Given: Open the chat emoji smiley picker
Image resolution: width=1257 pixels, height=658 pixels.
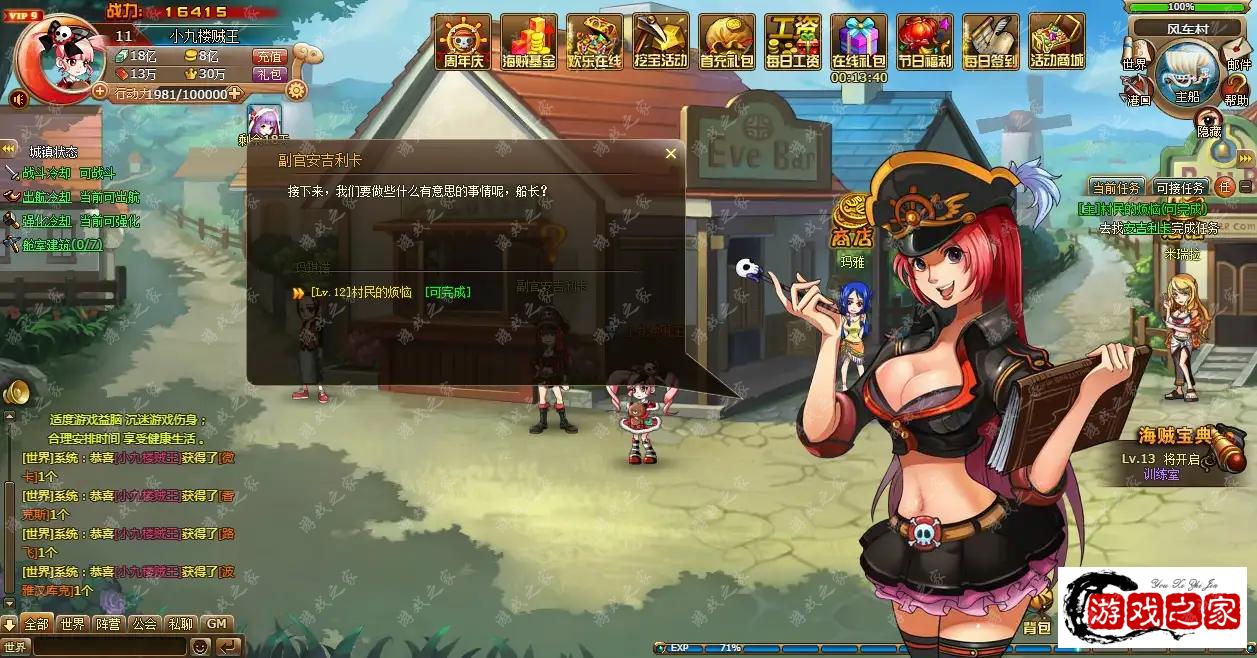Looking at the screenshot, I should [200, 647].
